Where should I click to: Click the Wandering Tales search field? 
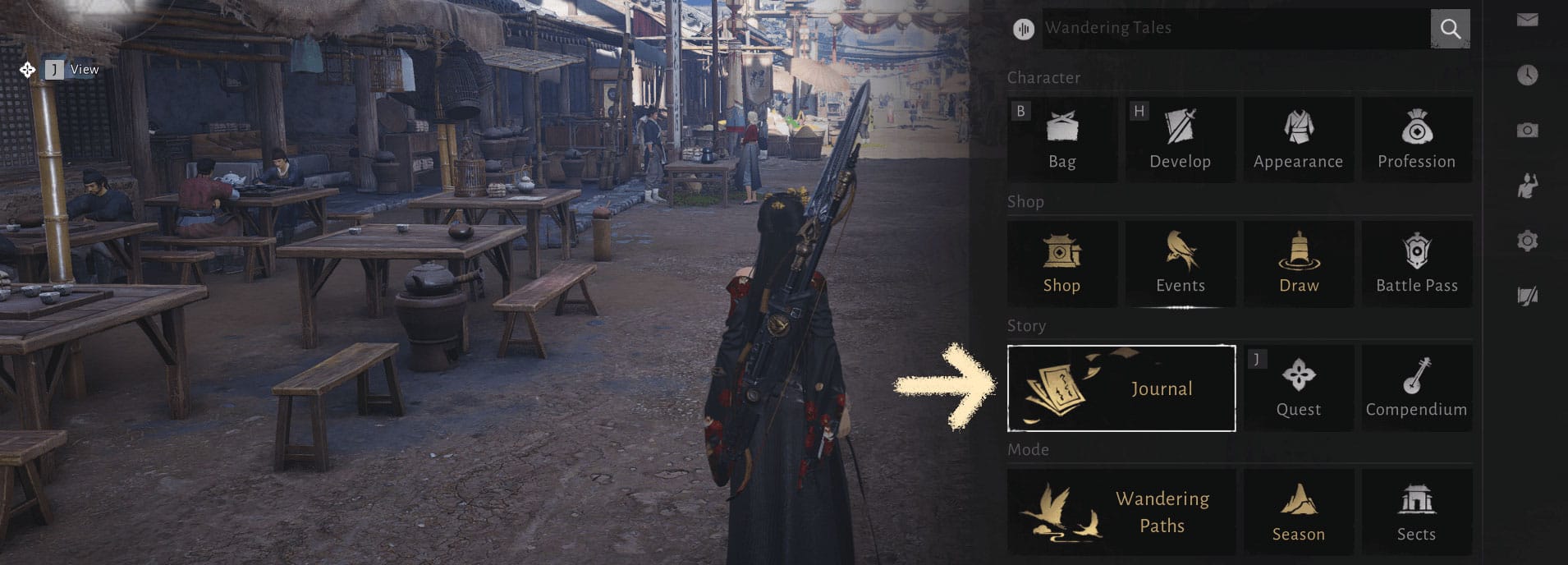coord(1231,28)
